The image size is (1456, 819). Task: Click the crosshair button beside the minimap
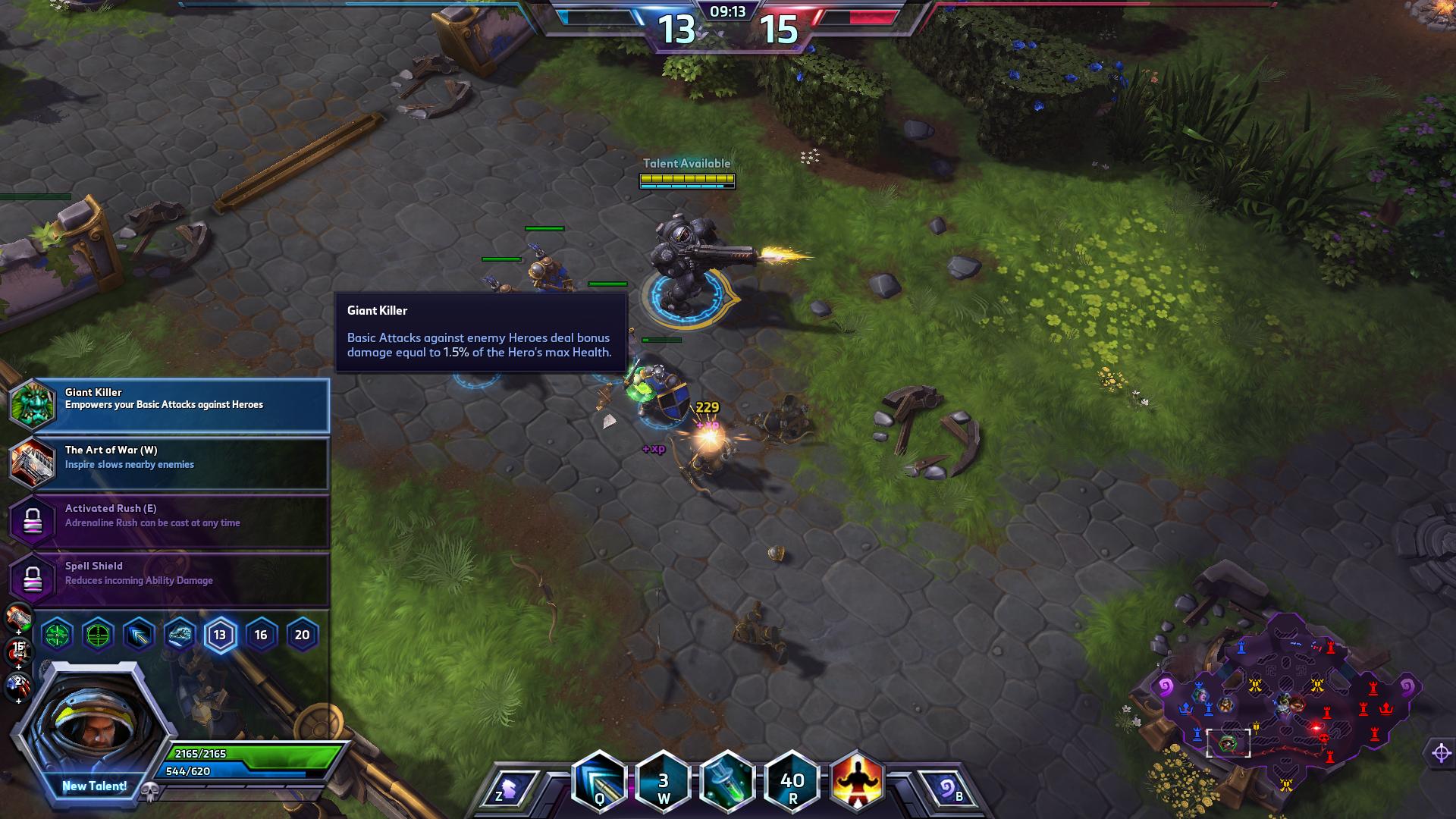(x=1441, y=753)
